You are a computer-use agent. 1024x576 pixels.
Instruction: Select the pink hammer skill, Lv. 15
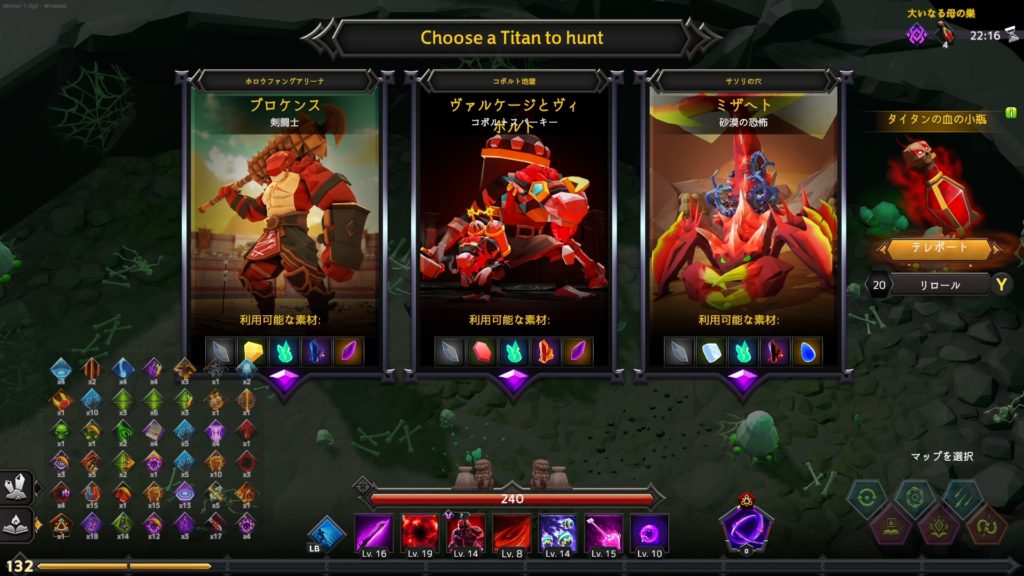pos(604,532)
